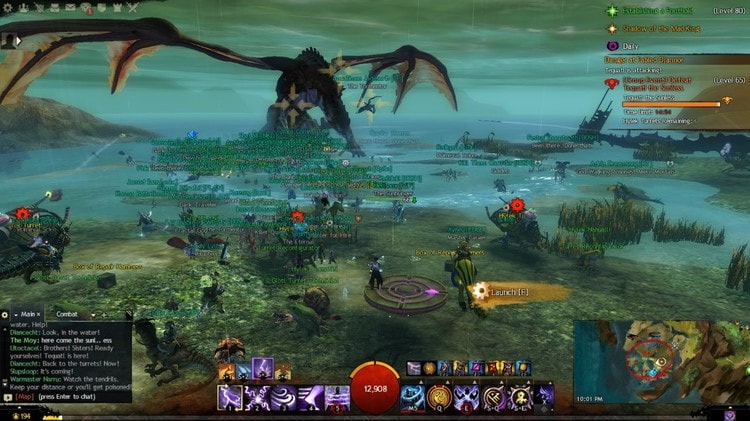The height and width of the screenshot is (421, 750).
Task: Select the Main chat tab
Action: [27, 314]
